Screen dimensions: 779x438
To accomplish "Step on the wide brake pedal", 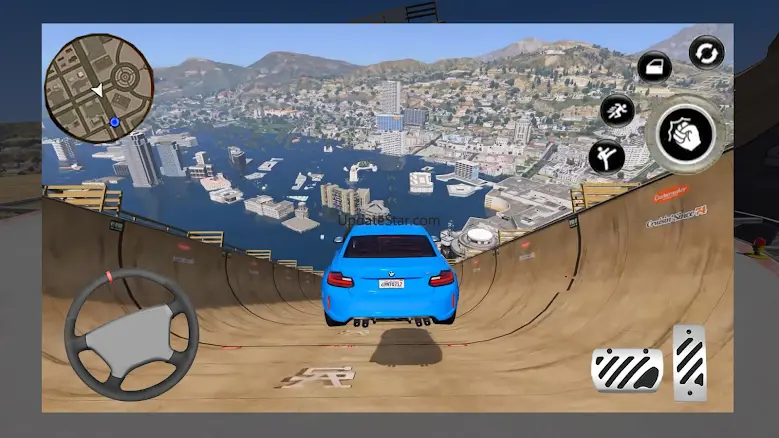I will (626, 369).
